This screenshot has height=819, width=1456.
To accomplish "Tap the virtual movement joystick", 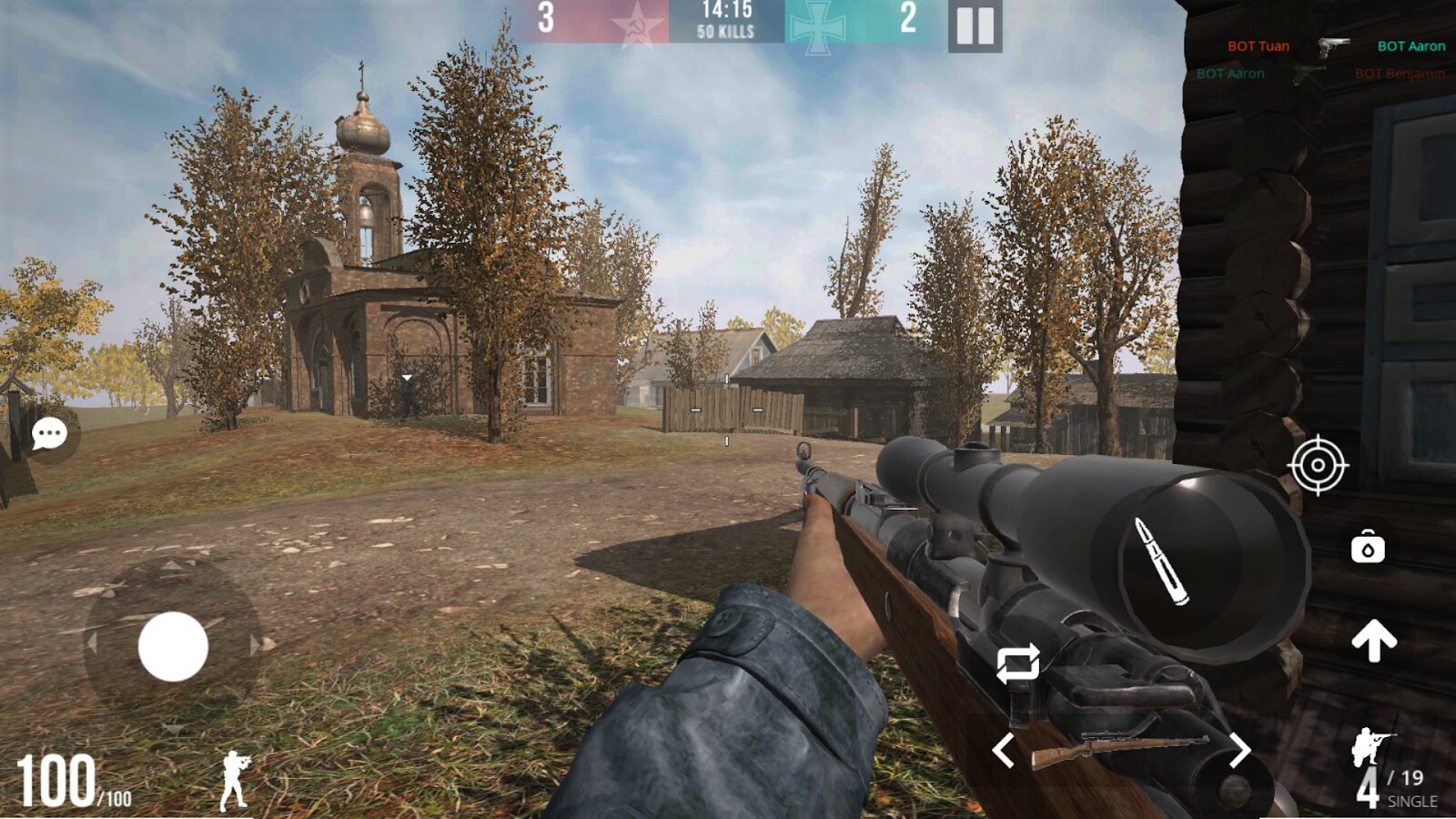I will (173, 646).
